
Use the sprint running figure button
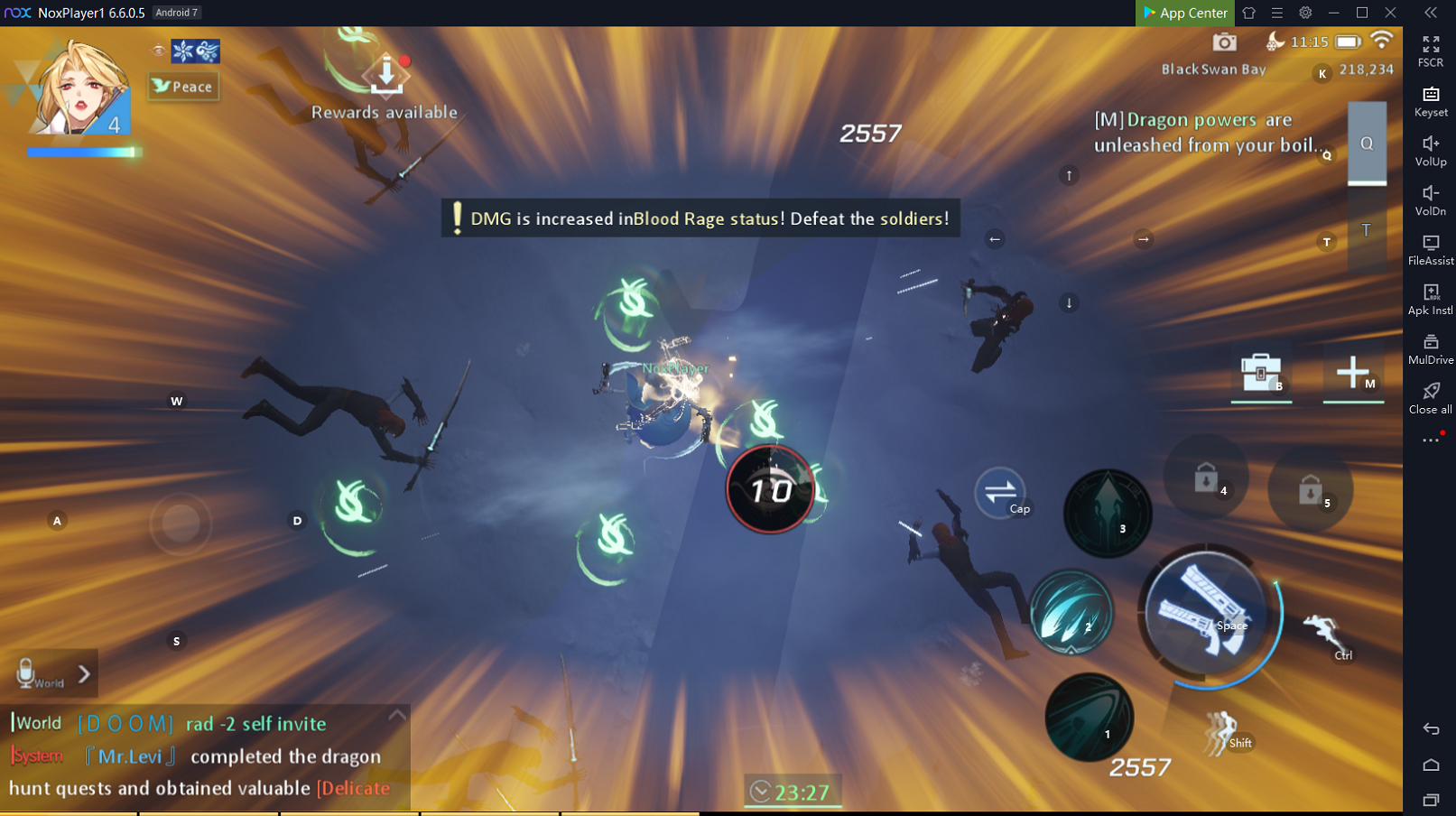click(1322, 634)
